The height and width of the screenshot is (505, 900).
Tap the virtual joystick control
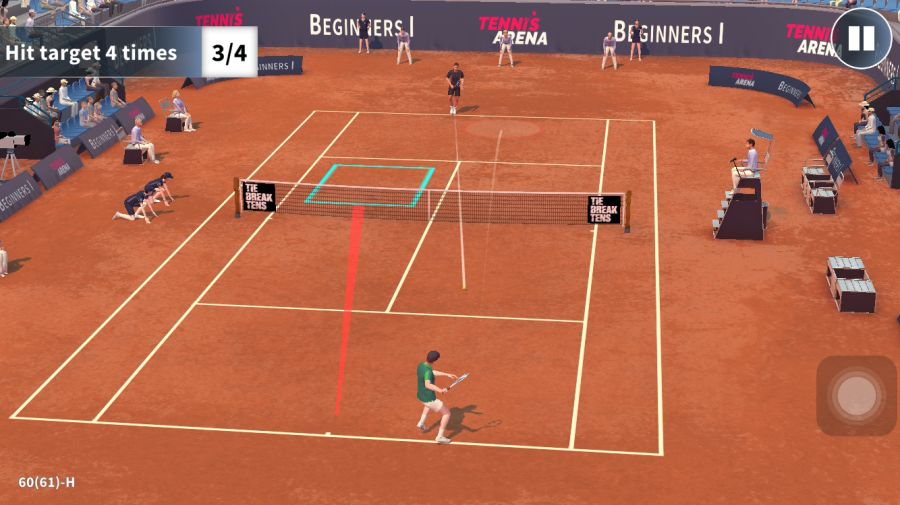[x=856, y=396]
